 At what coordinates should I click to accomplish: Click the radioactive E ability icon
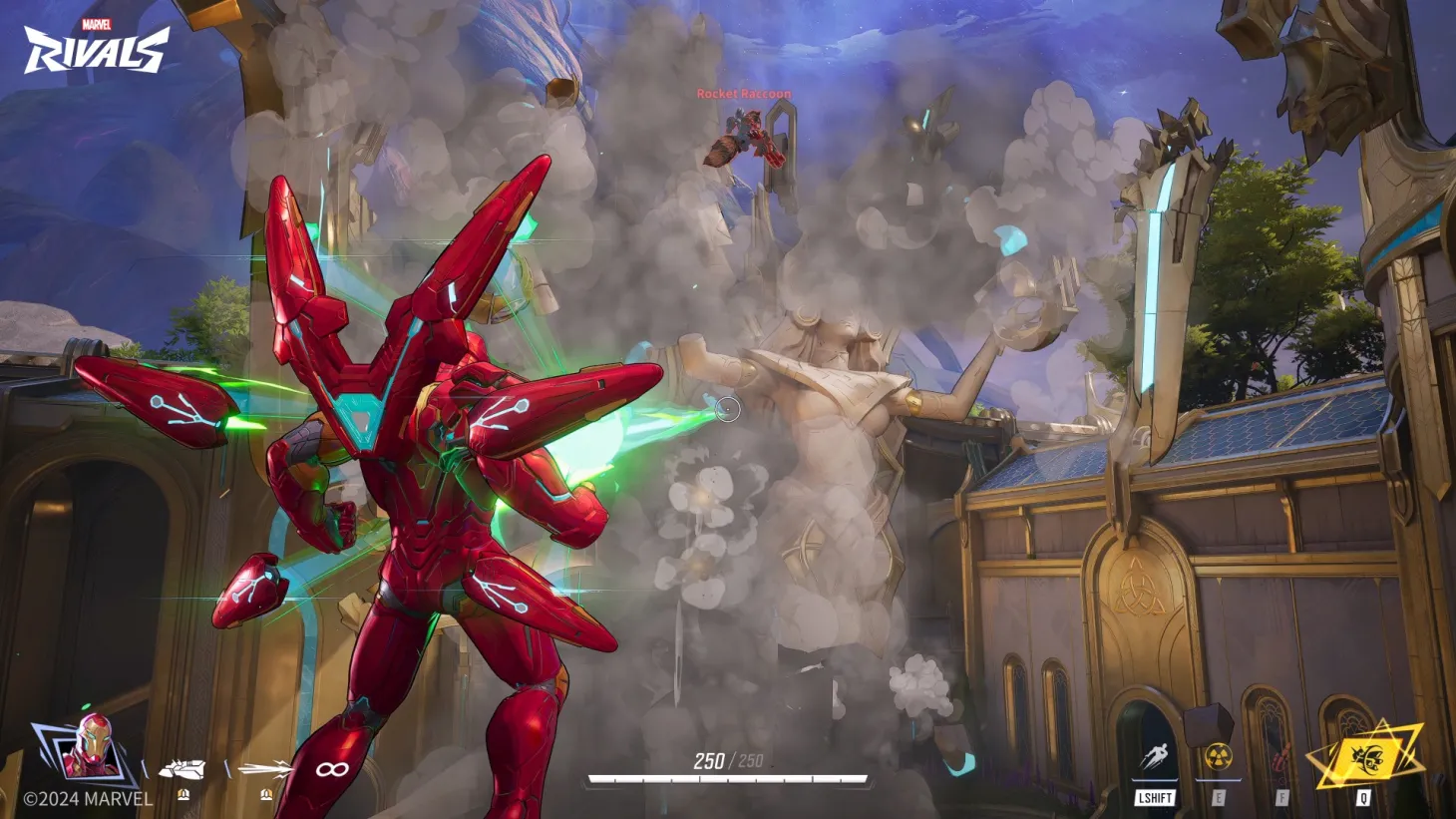1219,755
